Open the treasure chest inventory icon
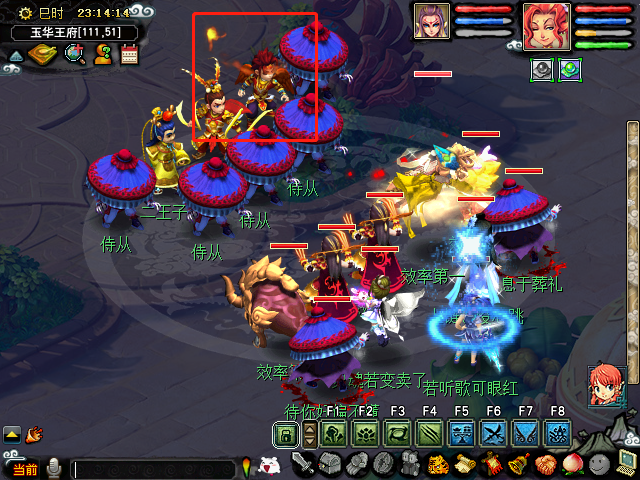Image resolution: width=640 pixels, height=480 pixels. (331, 464)
